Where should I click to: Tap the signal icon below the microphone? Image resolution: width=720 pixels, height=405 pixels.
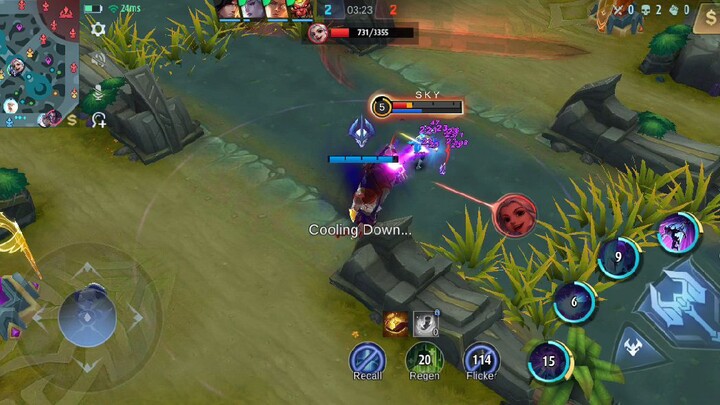[98, 120]
